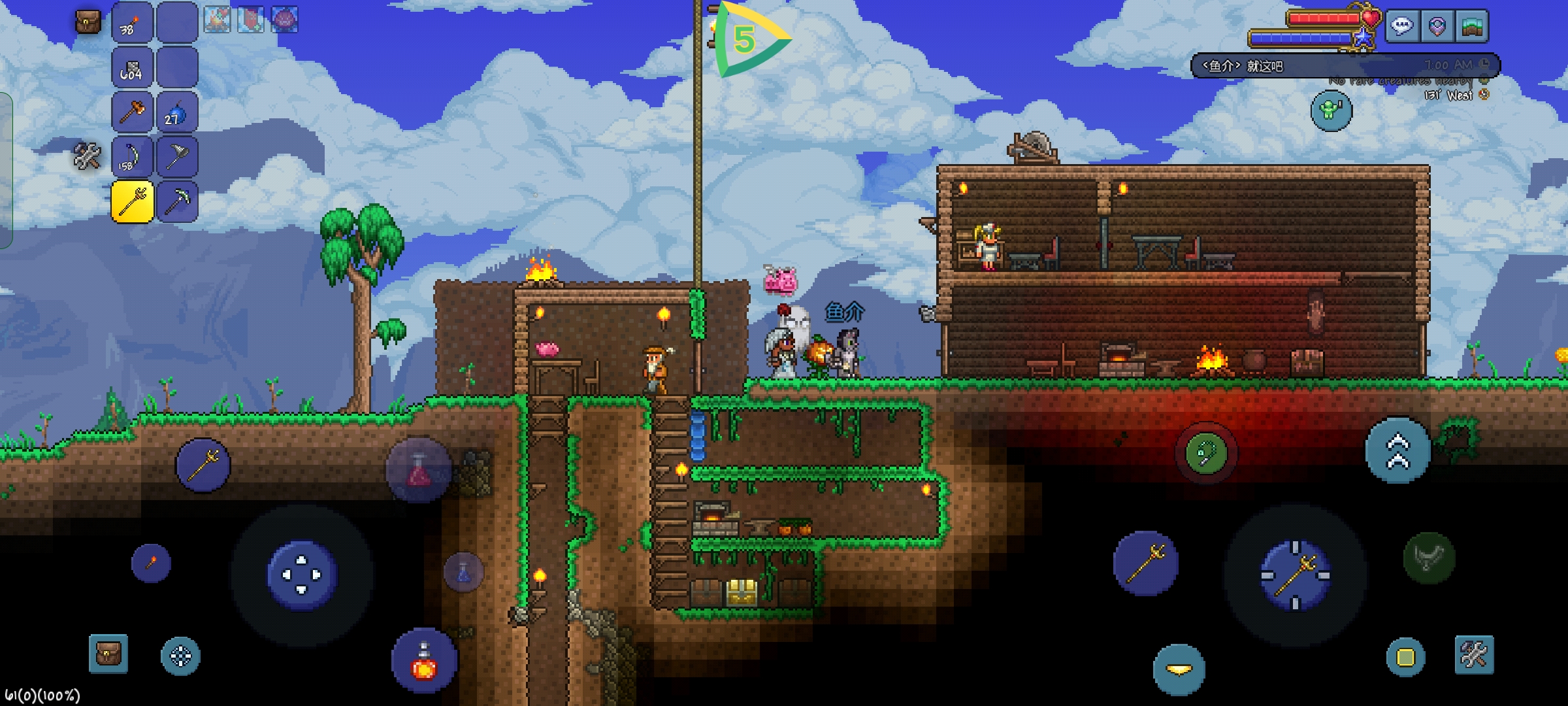Viewport: 1568px width, 706px height.
Task: Select the highlighted golden trident slot
Action: coord(133,201)
